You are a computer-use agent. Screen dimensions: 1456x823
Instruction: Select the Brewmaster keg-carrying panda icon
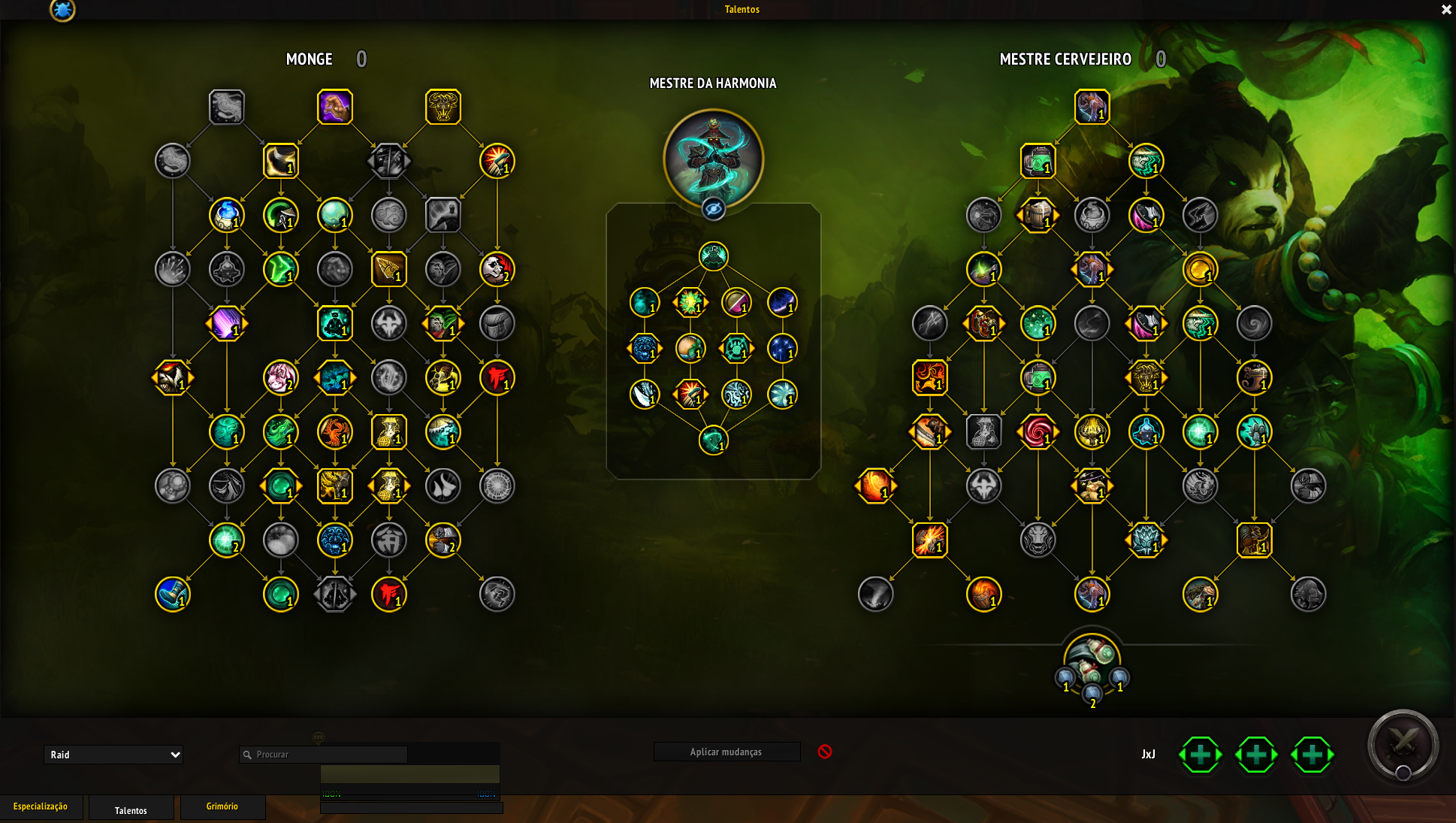coord(1092,655)
